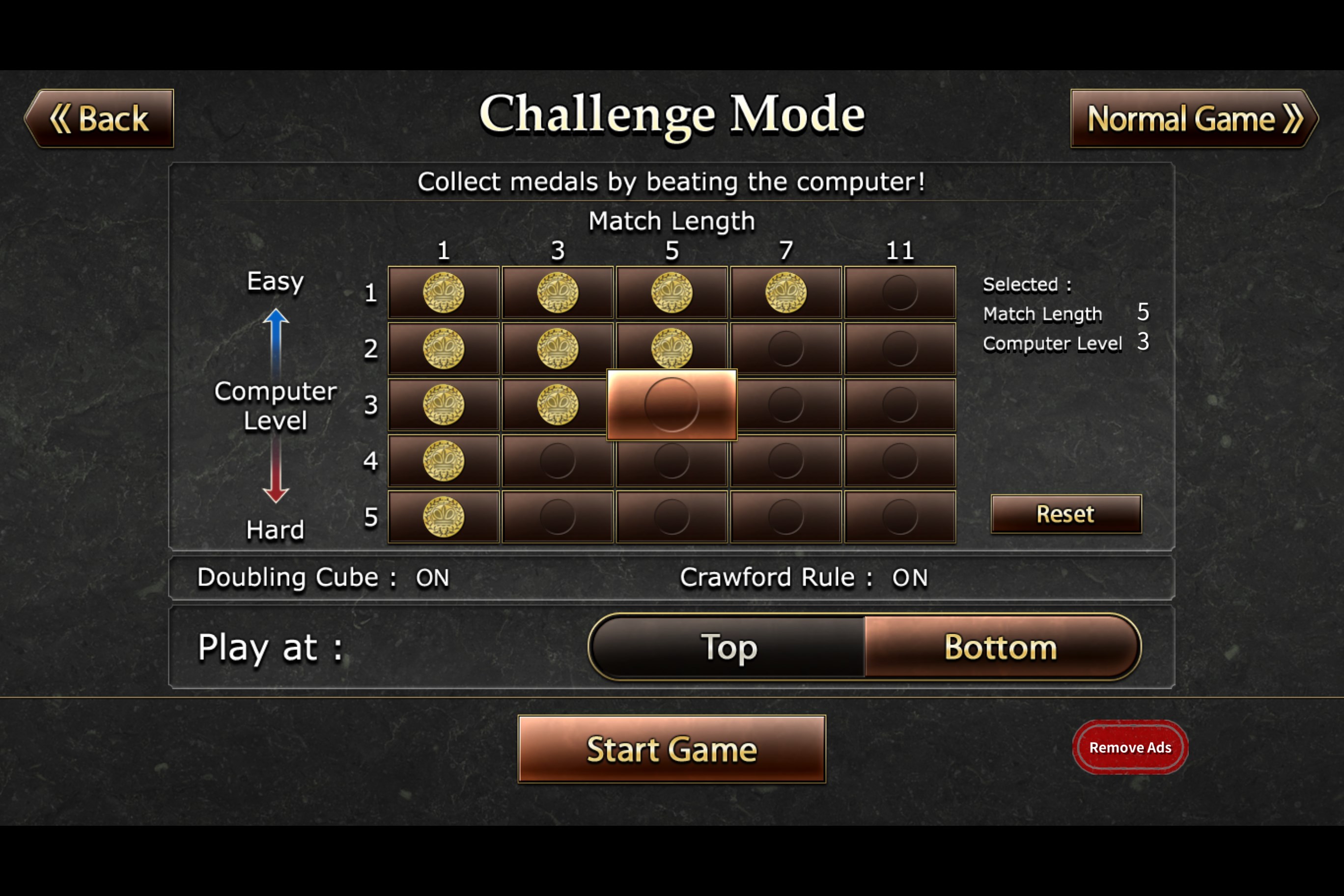Click the Level 4, Match Length 1 medal

[x=443, y=461]
